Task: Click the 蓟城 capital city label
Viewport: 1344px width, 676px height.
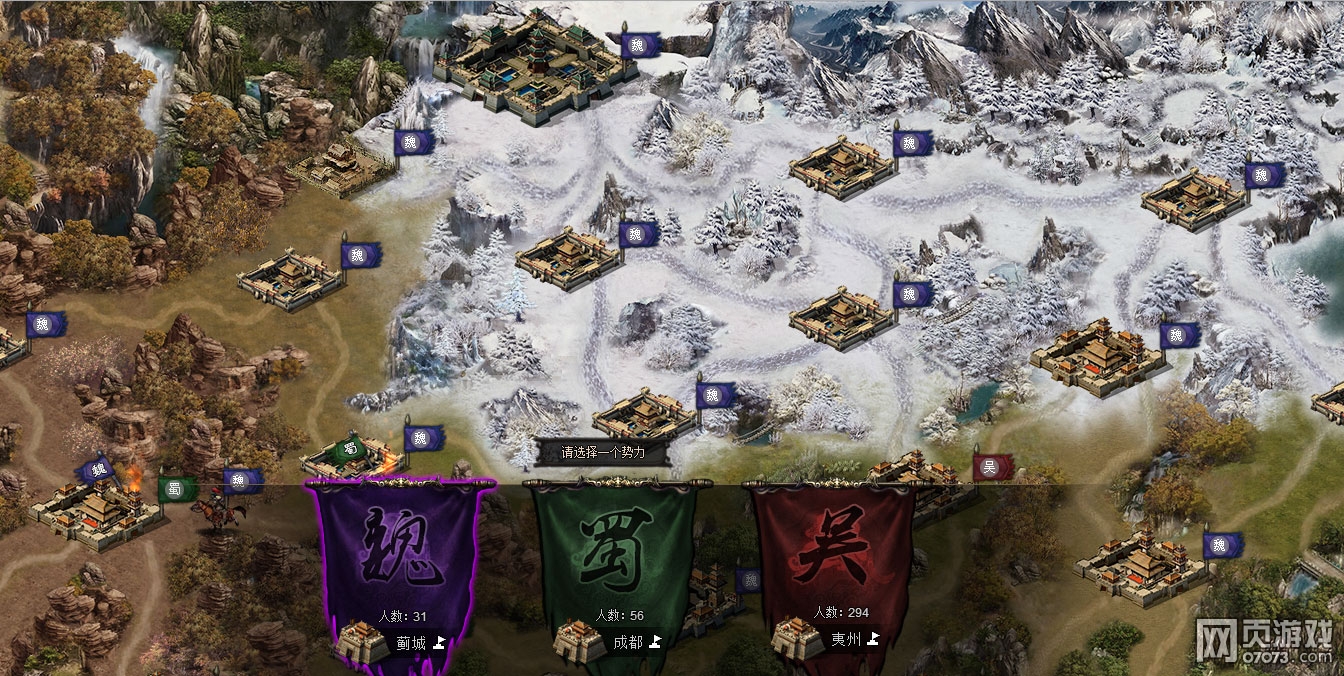Action: 412,643
